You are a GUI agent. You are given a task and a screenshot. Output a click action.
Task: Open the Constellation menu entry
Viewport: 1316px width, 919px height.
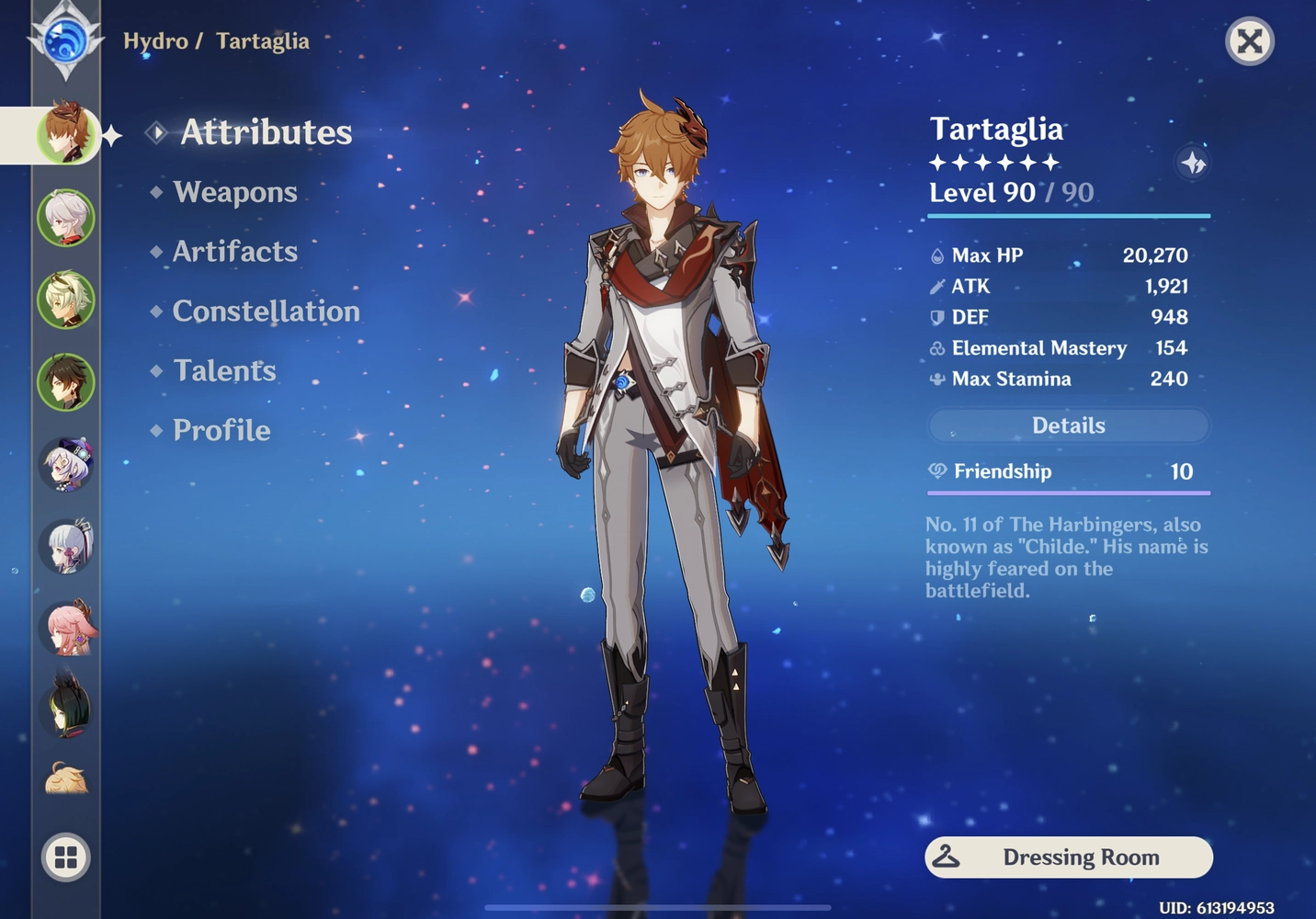[266, 311]
